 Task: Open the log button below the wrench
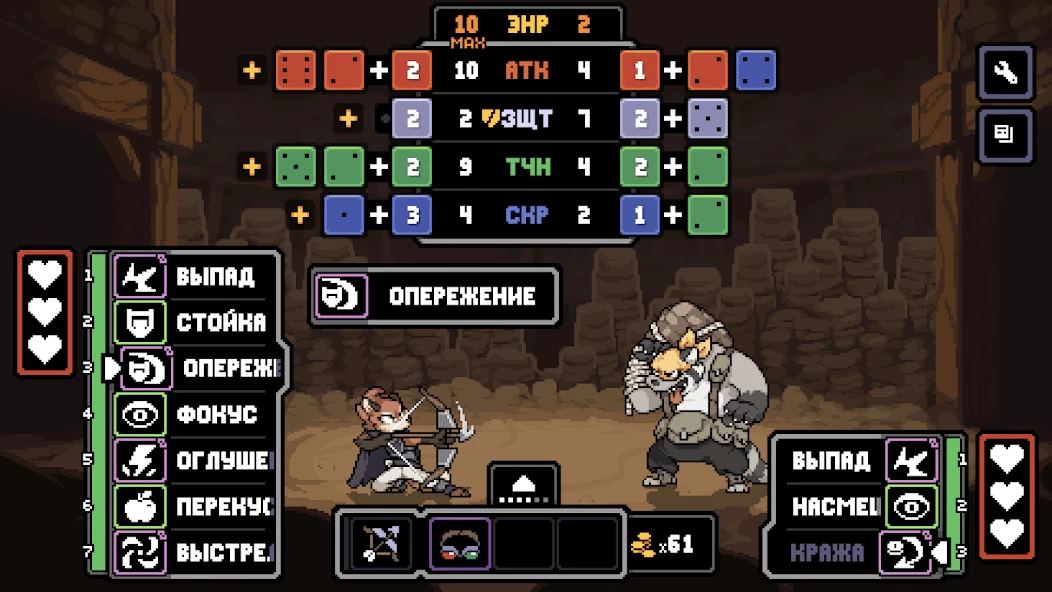pyautogui.click(x=1005, y=134)
